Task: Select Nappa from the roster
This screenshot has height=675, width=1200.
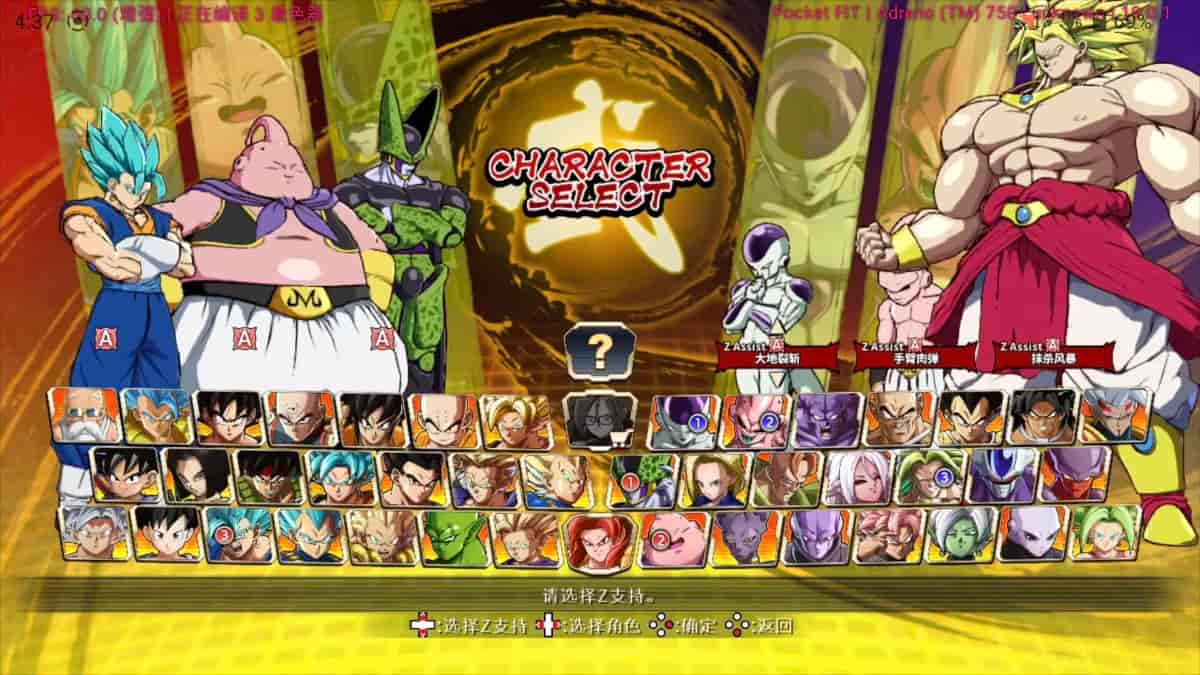Action: (x=900, y=420)
